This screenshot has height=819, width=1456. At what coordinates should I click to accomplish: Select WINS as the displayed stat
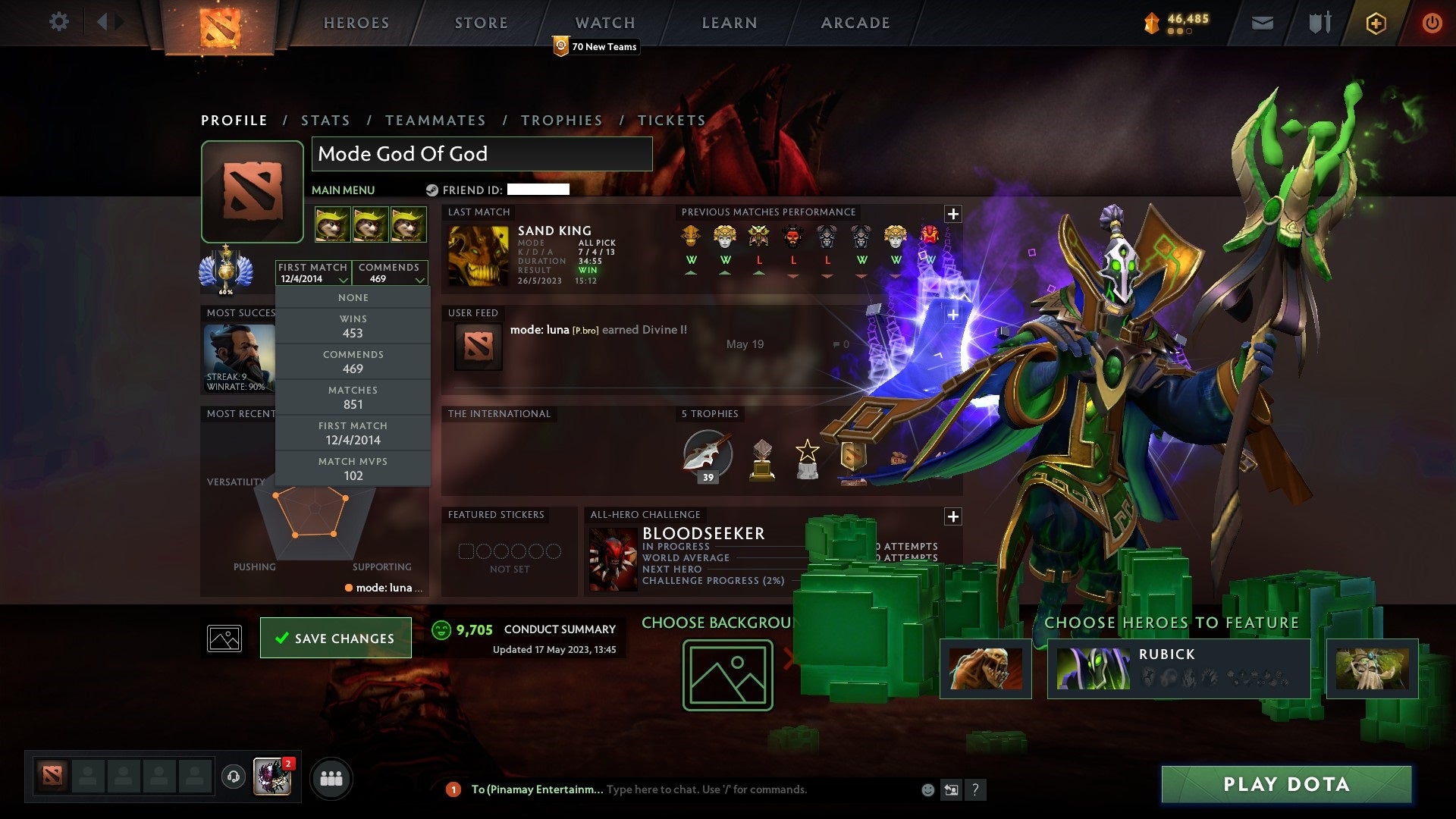pyautogui.click(x=353, y=327)
